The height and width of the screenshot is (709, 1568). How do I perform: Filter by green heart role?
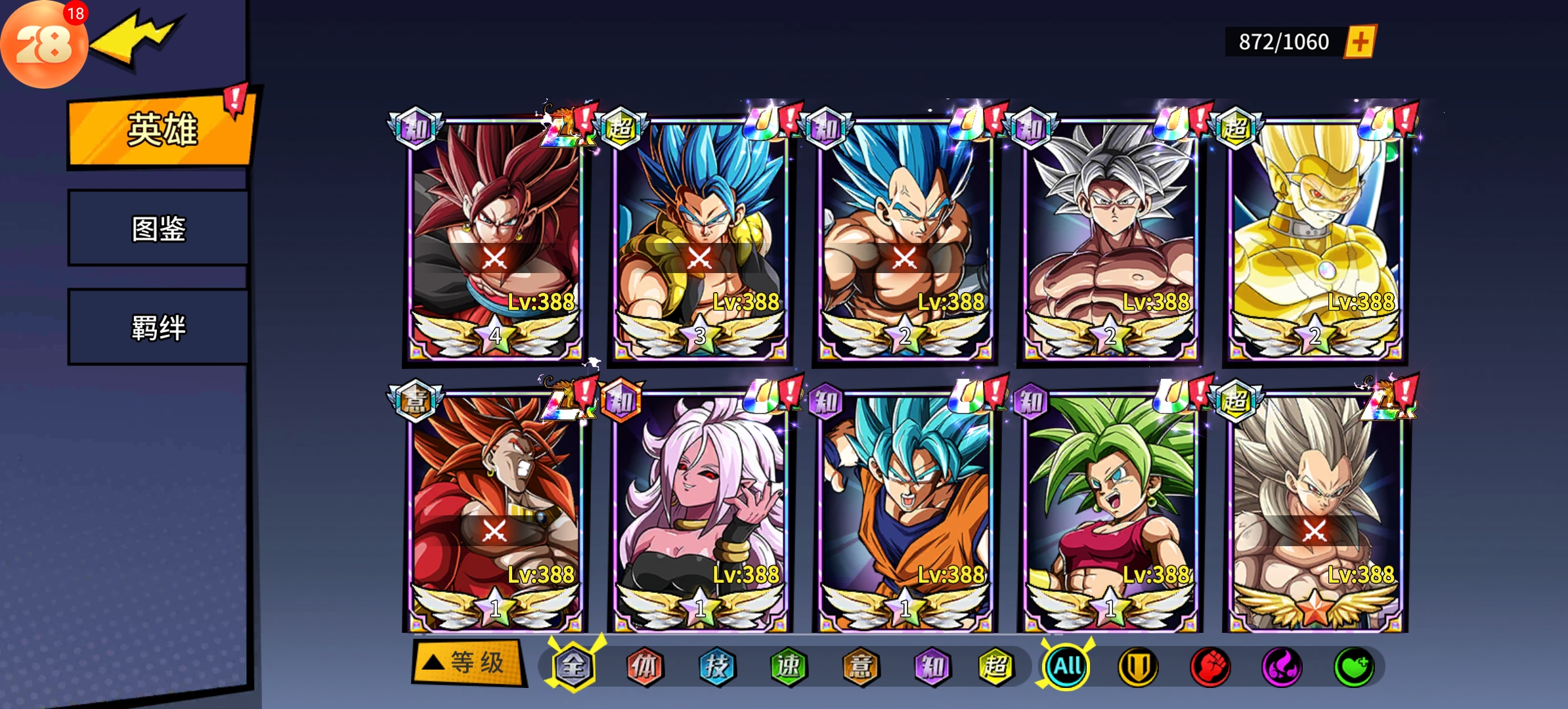(x=1353, y=666)
